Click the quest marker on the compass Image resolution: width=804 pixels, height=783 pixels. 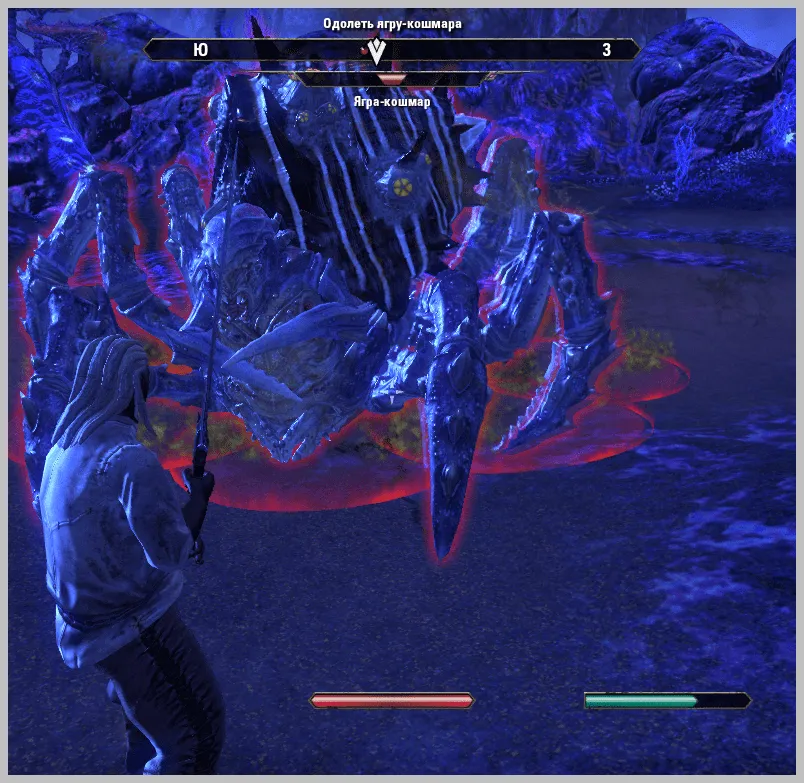point(377,51)
